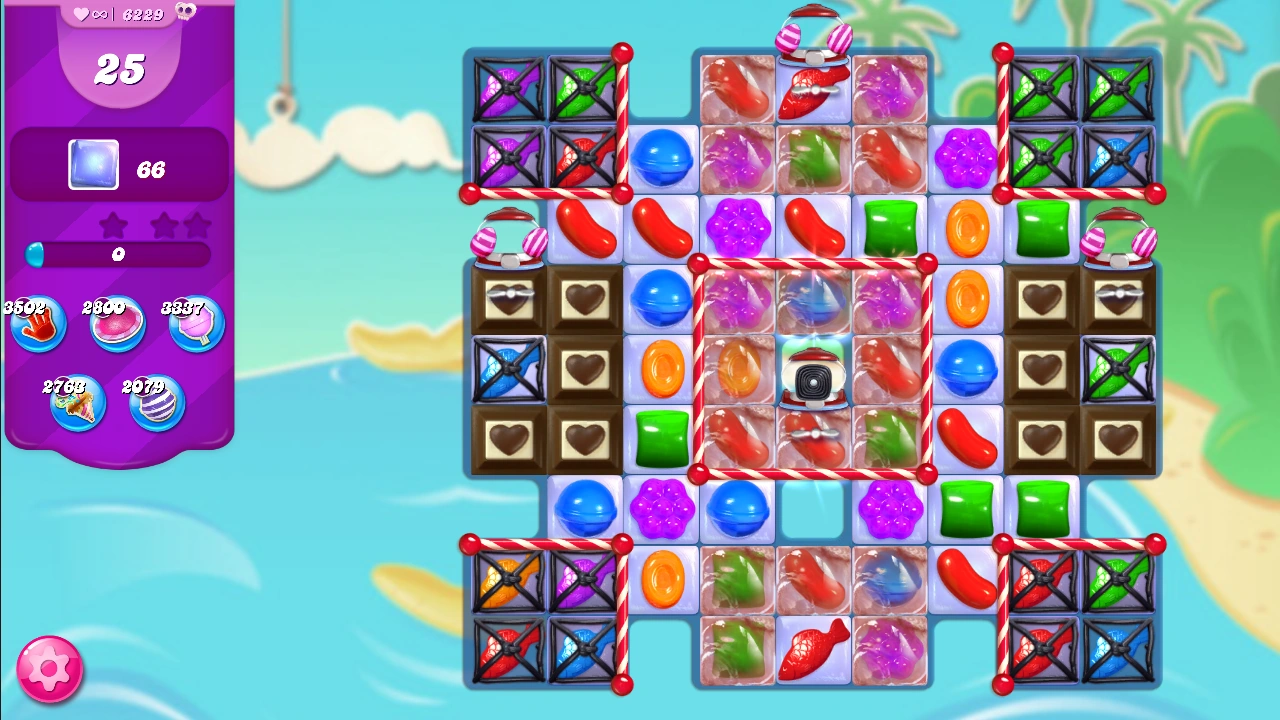Select the first star above the progress bar

(113, 226)
